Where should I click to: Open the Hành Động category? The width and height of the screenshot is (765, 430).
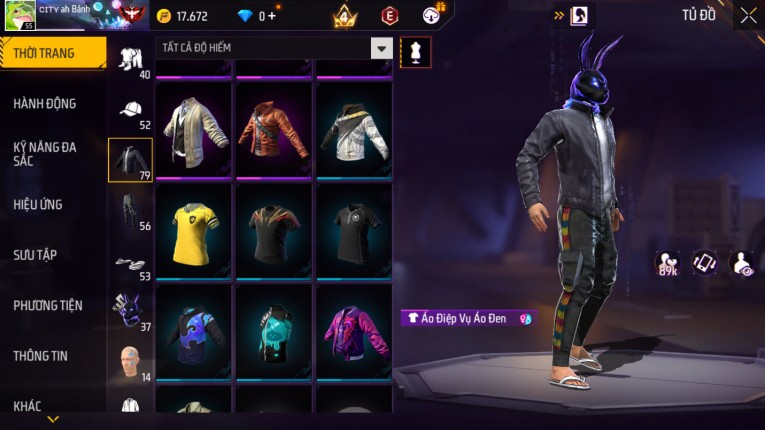tap(45, 104)
